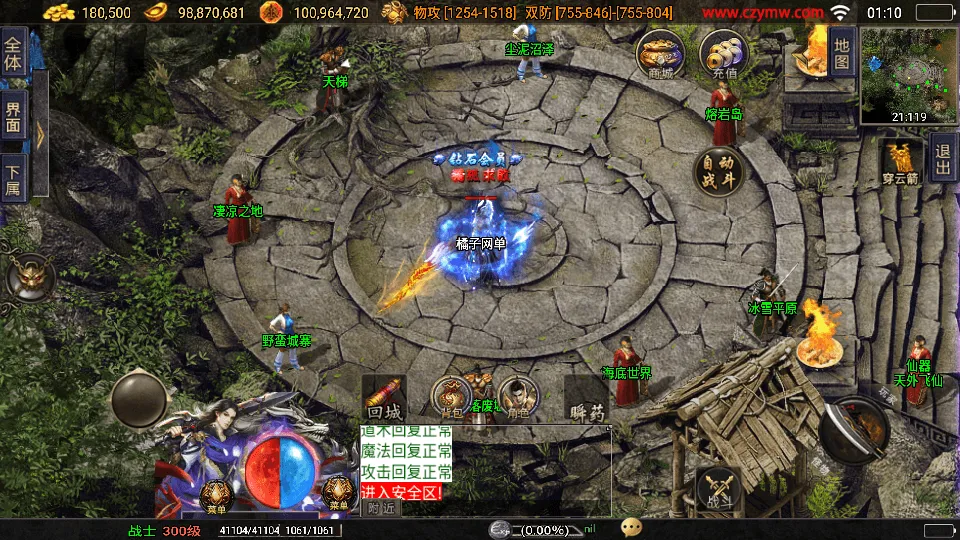This screenshot has width=960, height=540.
Task: Open the 充值 recharge coins icon
Action: point(723,52)
